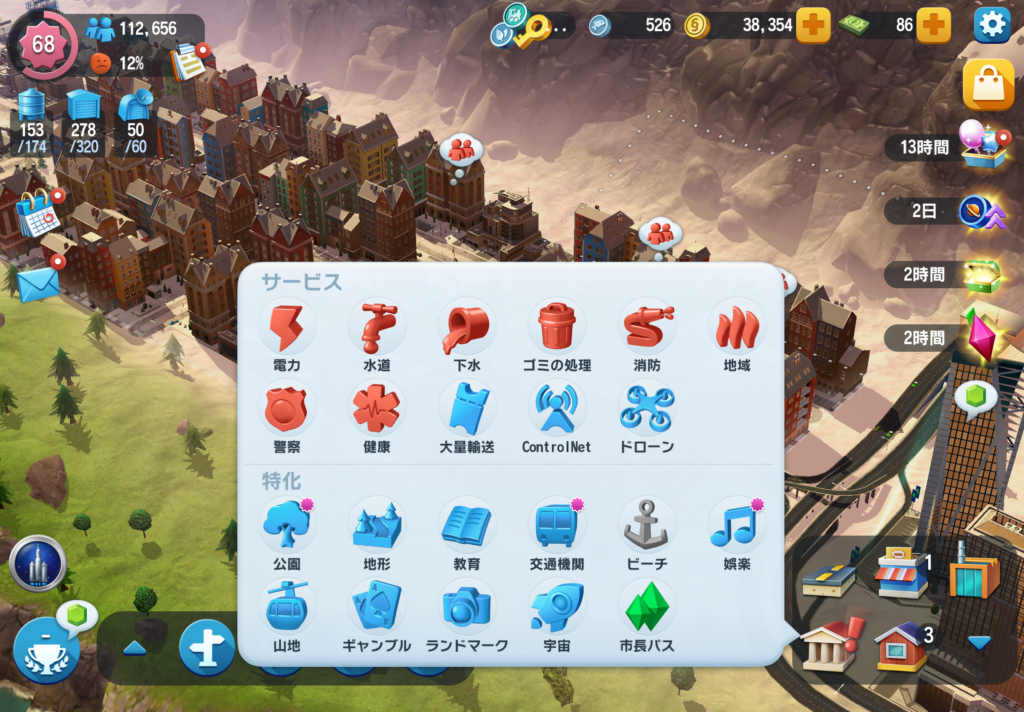Select the ランドマーク landmark category
1024x712 pixels.
pos(466,607)
